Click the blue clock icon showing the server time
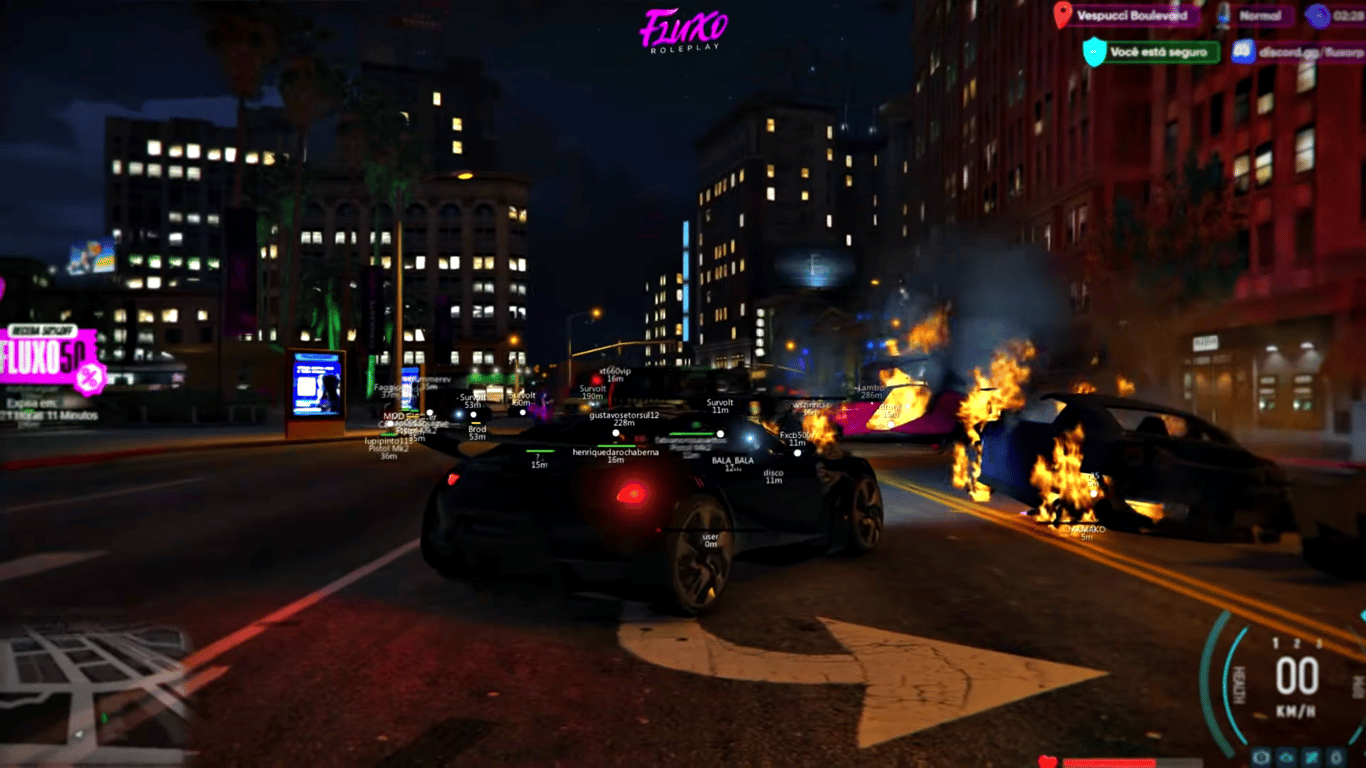This screenshot has width=1366, height=768. [x=1318, y=17]
